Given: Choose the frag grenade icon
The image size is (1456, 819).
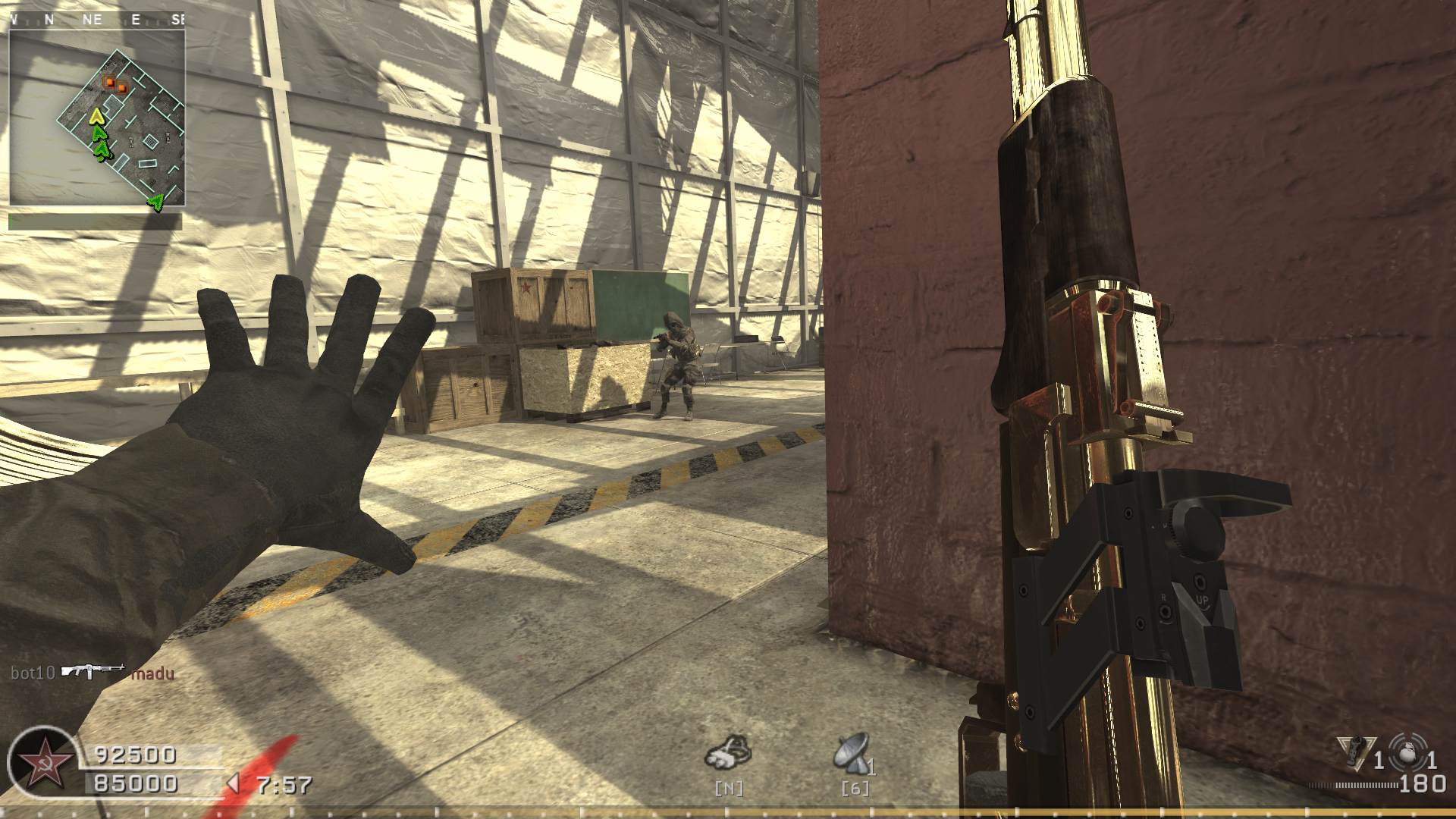Looking at the screenshot, I should click(x=1409, y=751).
